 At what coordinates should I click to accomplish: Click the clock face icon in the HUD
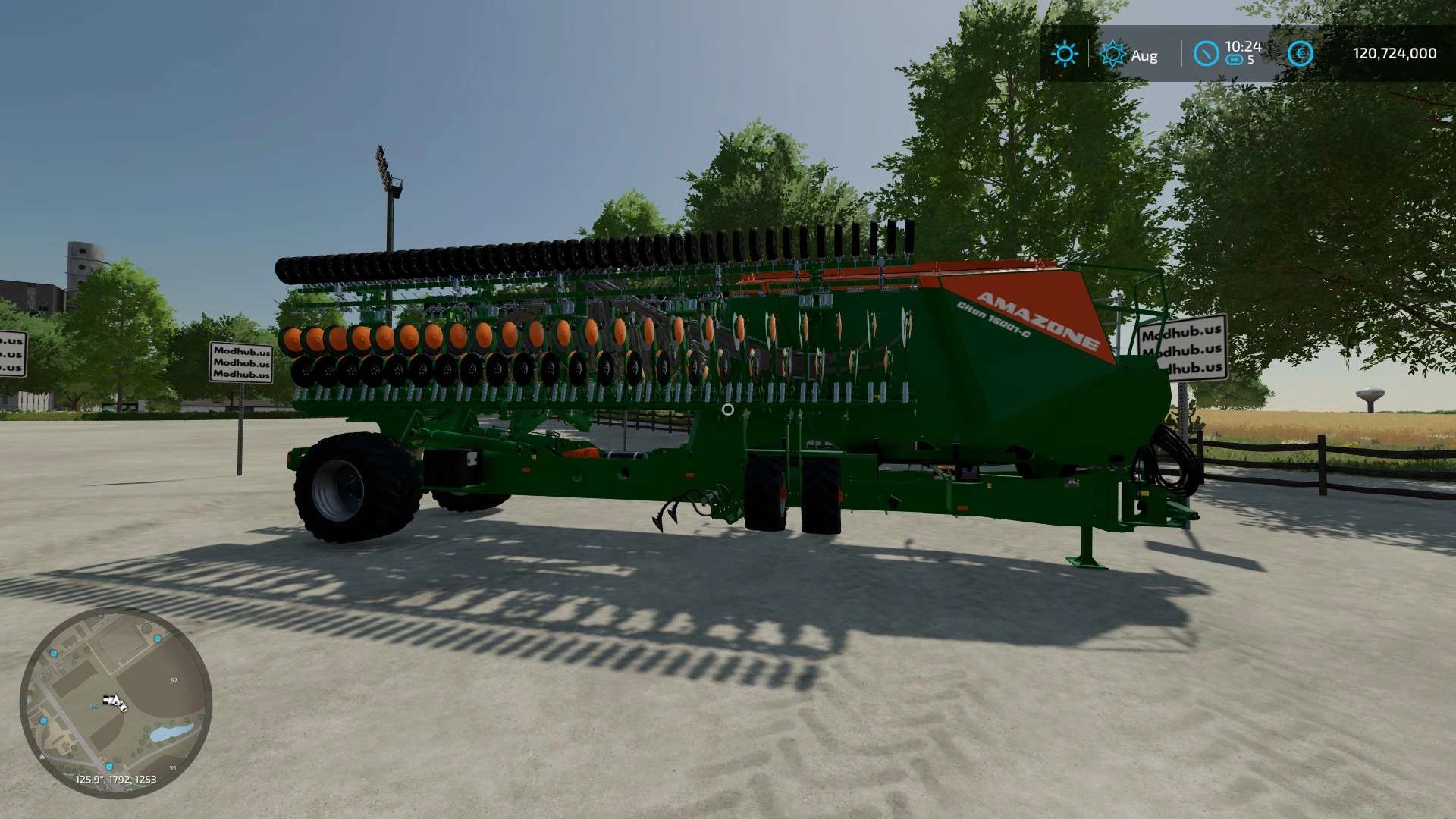click(x=1206, y=55)
